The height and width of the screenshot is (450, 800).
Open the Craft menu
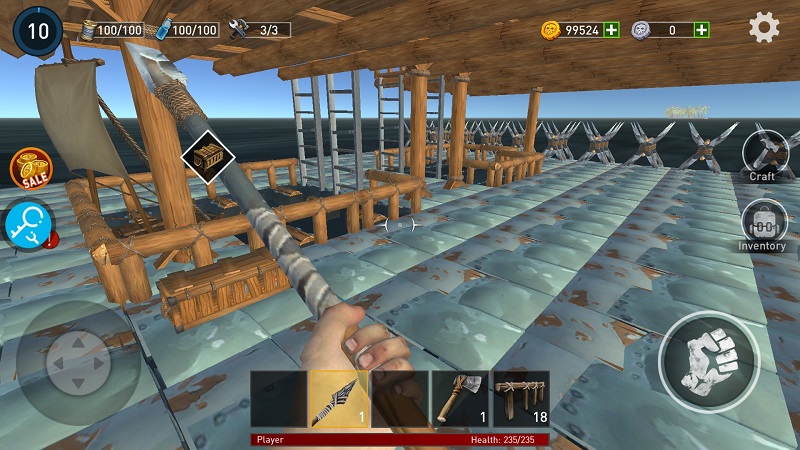point(762,155)
